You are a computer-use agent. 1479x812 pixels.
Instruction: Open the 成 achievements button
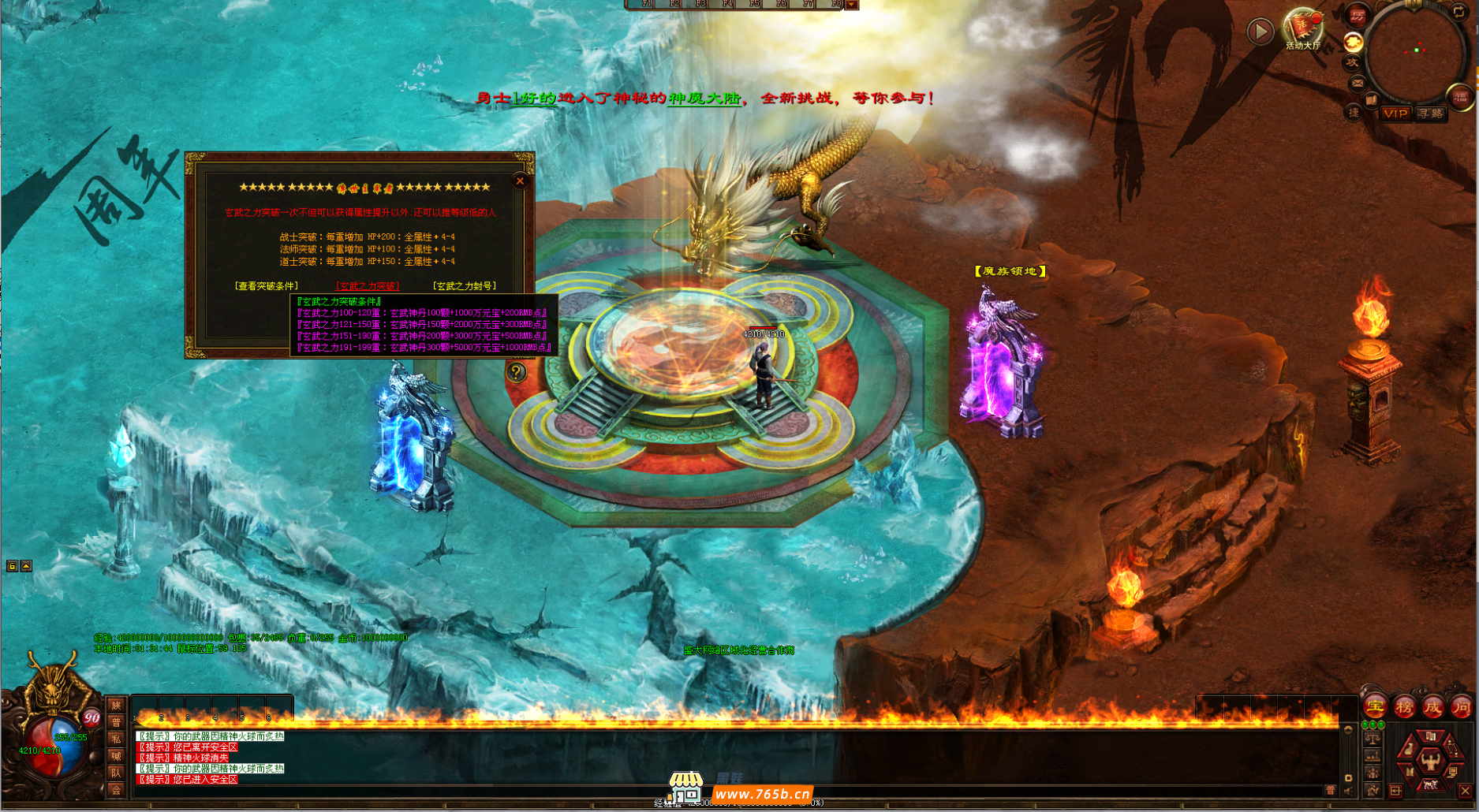pos(1432,707)
